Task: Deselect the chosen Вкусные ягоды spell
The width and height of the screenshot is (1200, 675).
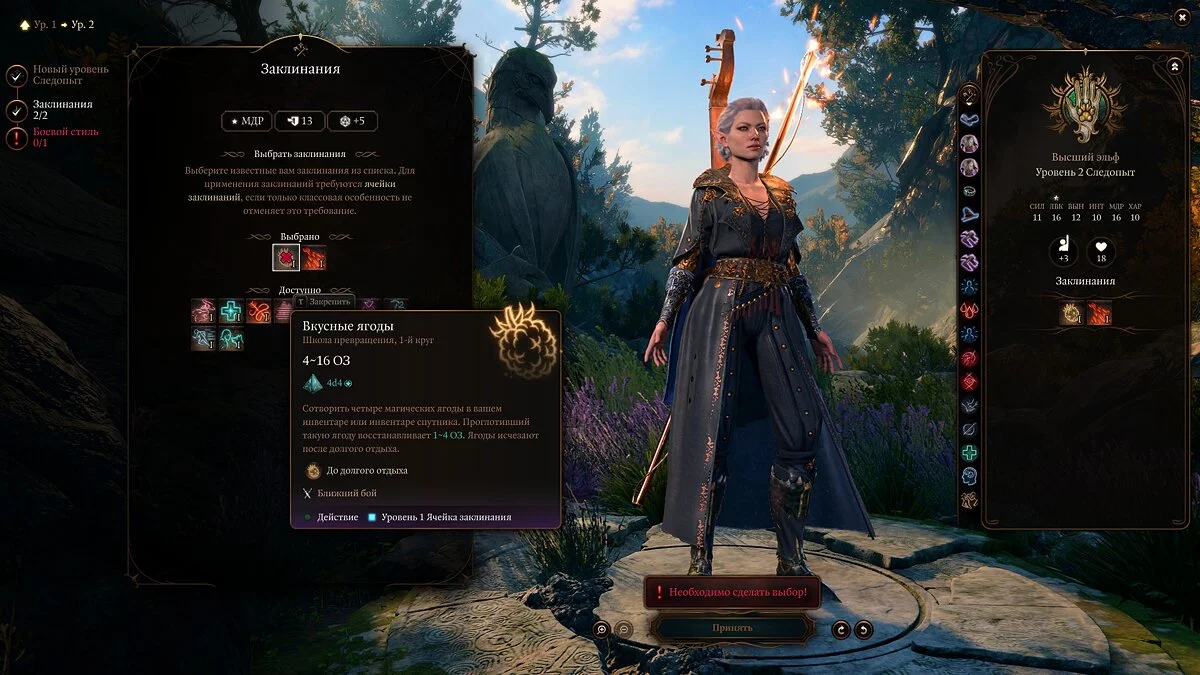Action: 286,258
